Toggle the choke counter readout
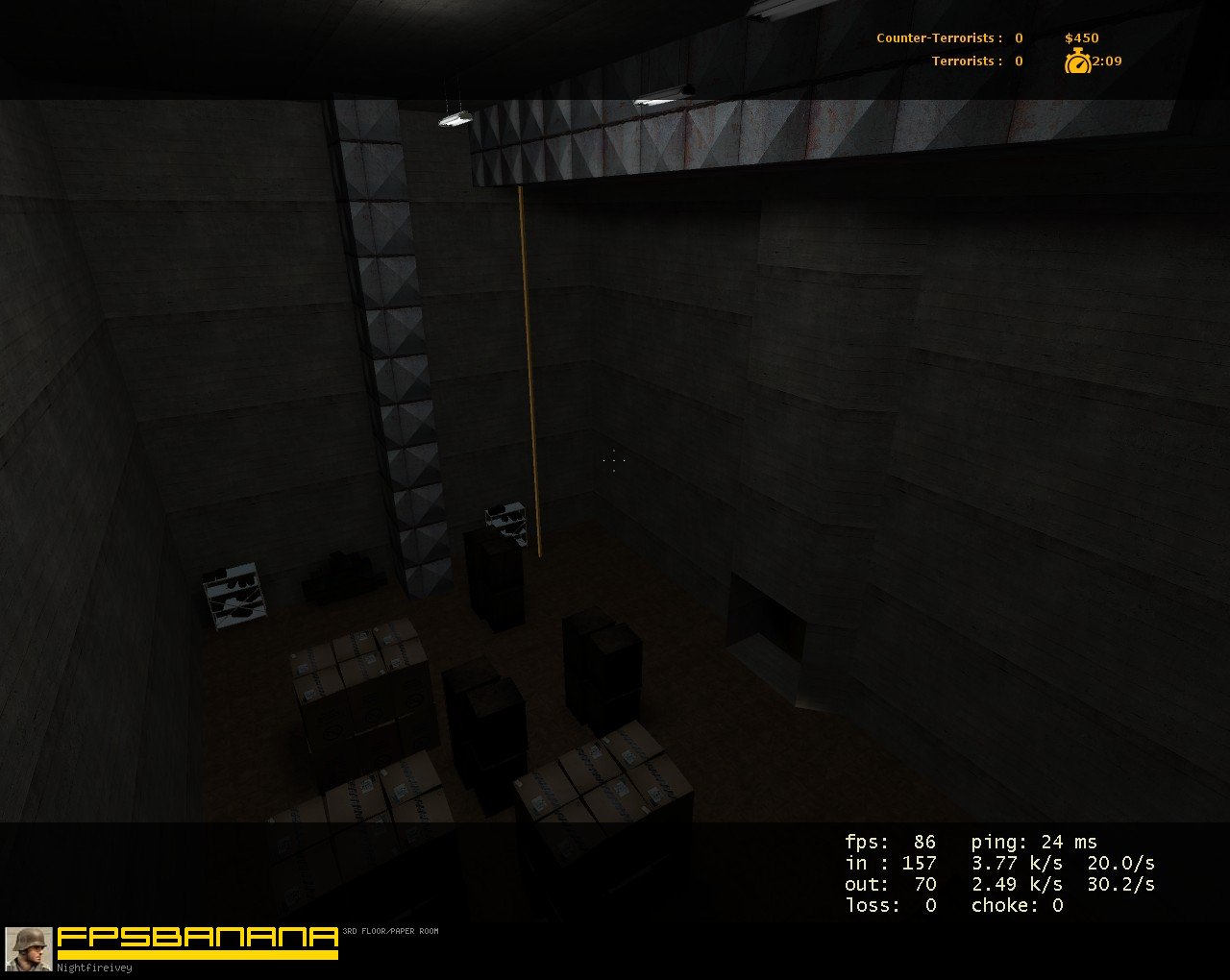This screenshot has height=980, width=1230. pyautogui.click(x=1017, y=904)
